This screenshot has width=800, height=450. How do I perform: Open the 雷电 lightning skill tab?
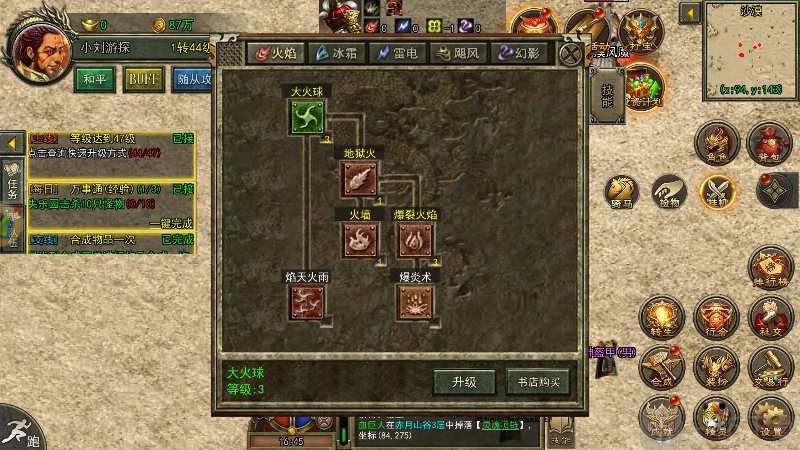(397, 53)
